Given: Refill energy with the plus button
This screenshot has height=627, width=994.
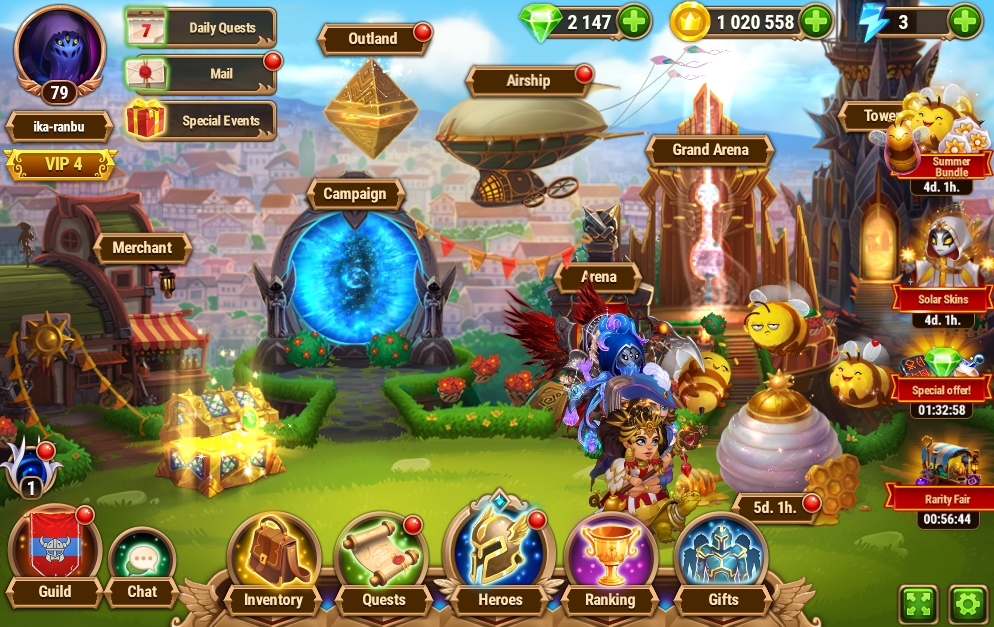Looking at the screenshot, I should [964, 22].
